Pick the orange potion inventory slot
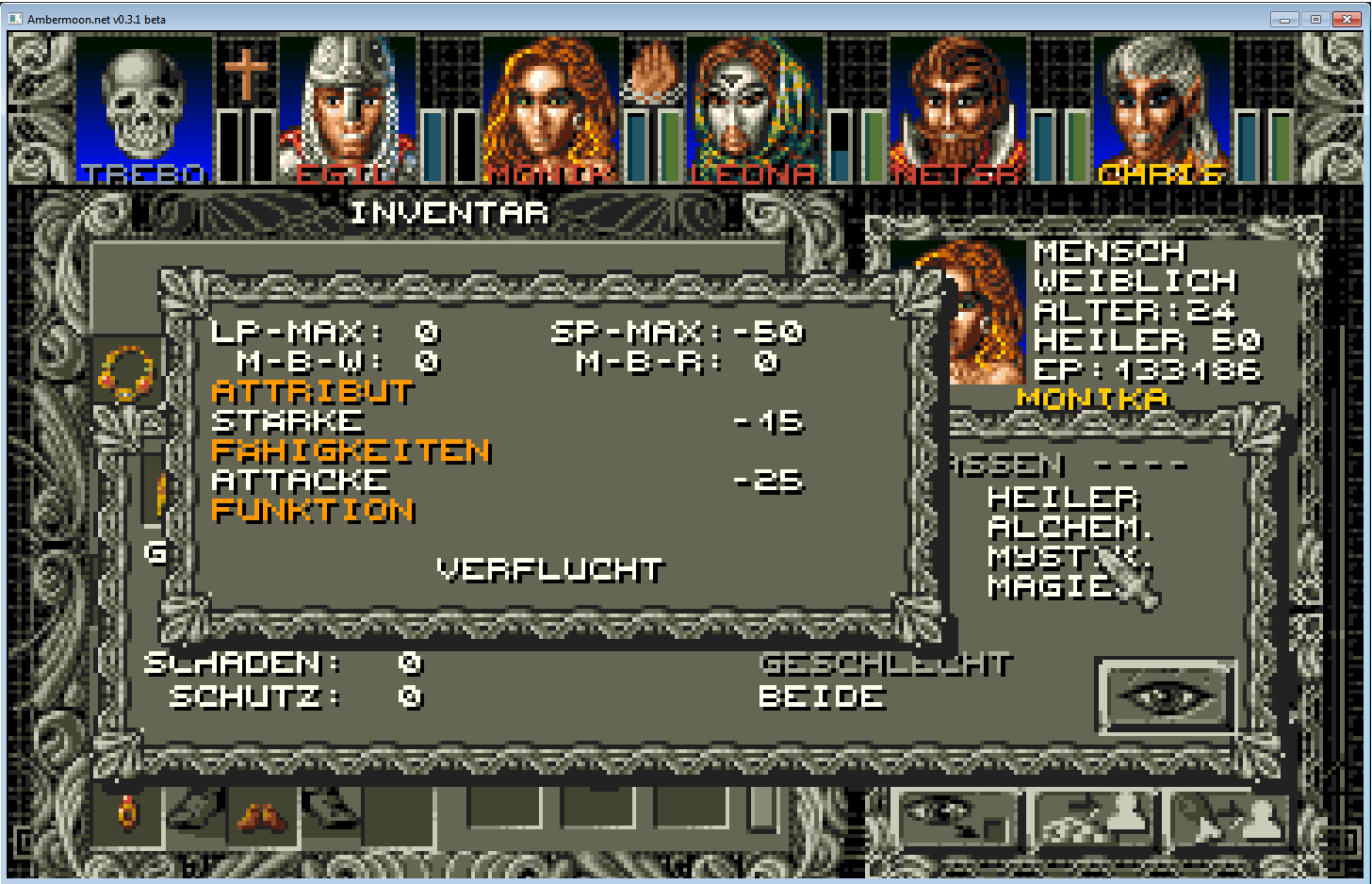 (x=126, y=813)
